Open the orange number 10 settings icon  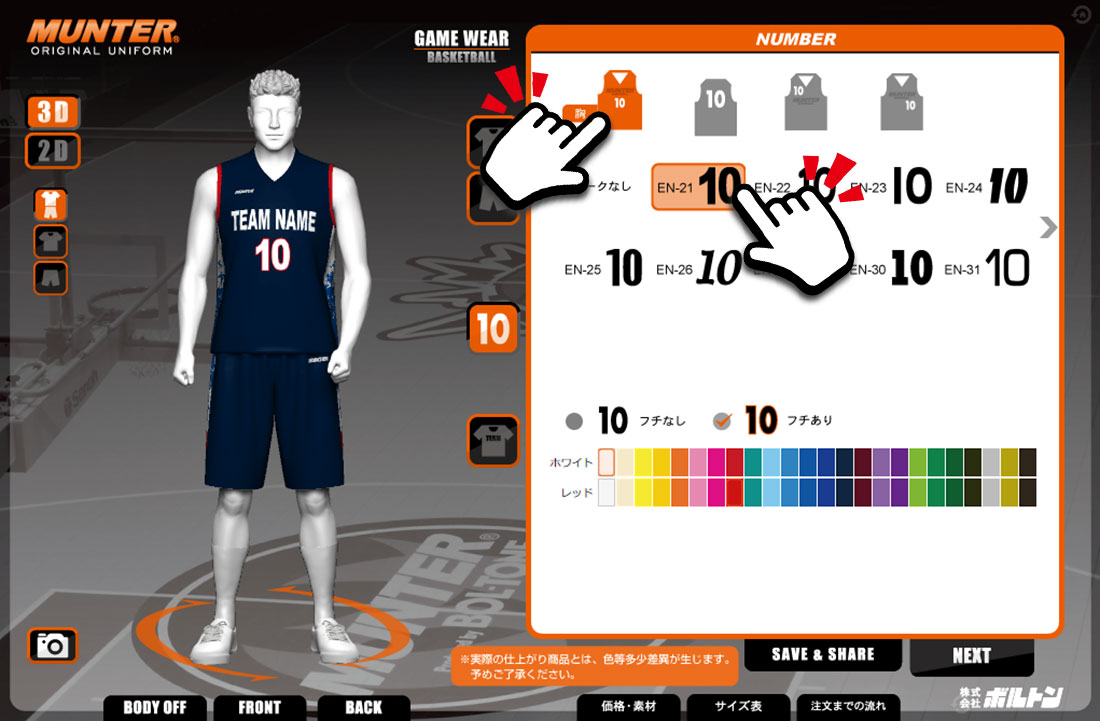pyautogui.click(x=493, y=329)
